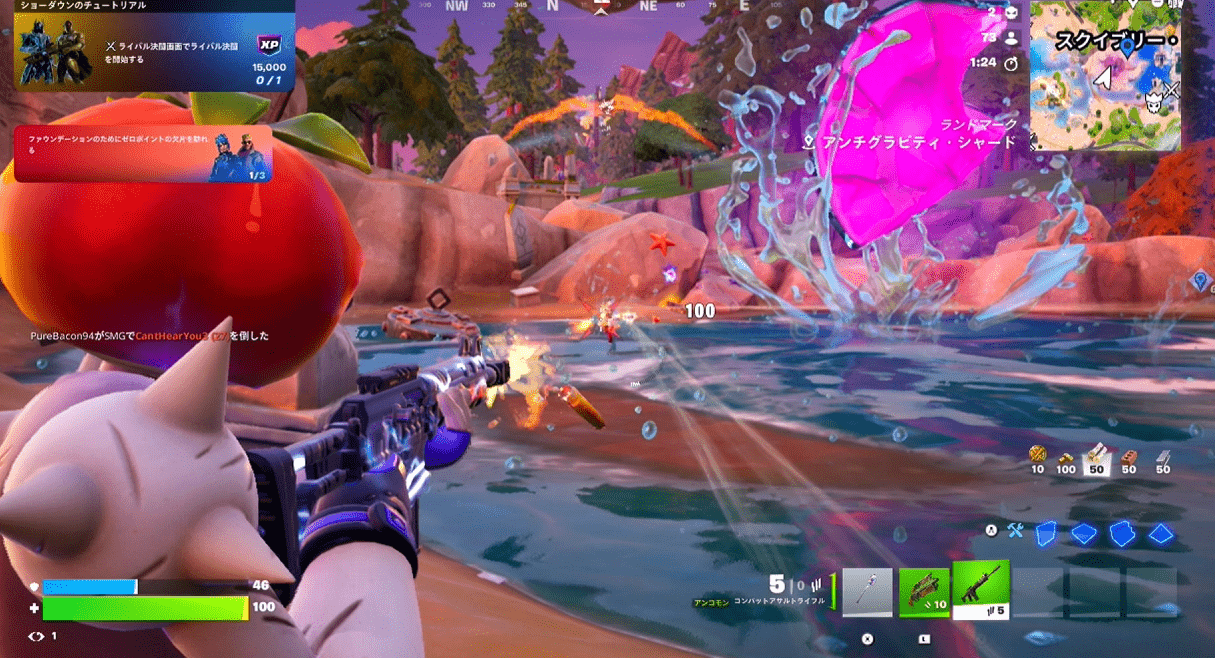
Task: Select the red Foundation quest banner
Action: (x=143, y=154)
